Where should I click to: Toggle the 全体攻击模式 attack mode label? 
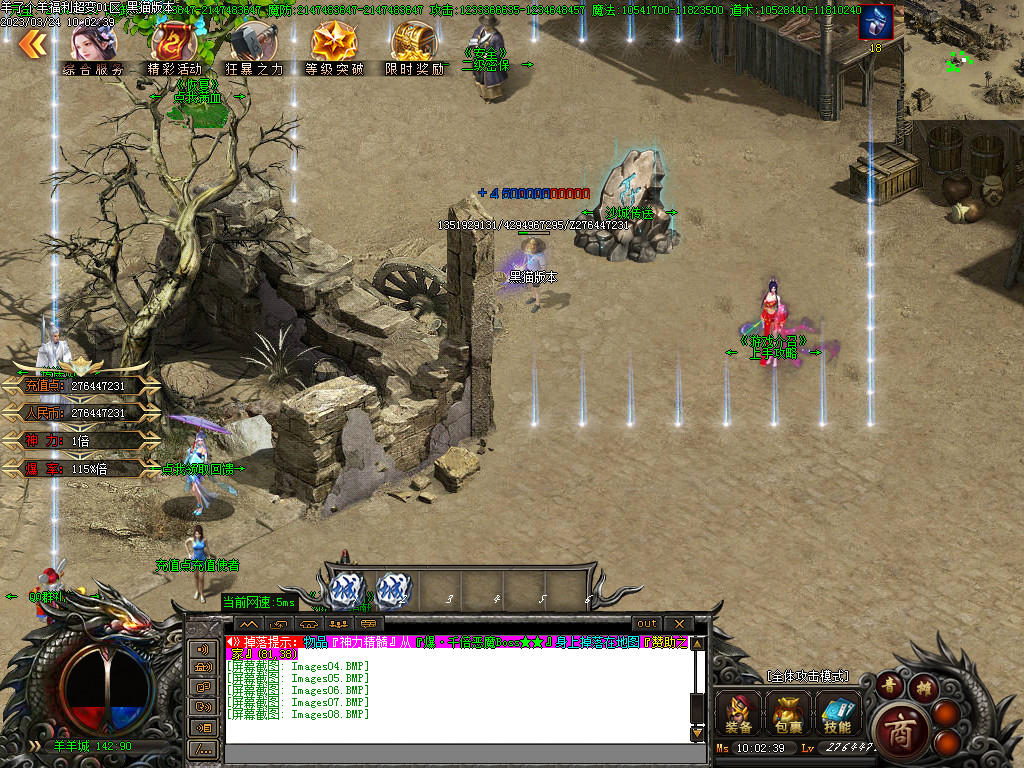[806, 677]
